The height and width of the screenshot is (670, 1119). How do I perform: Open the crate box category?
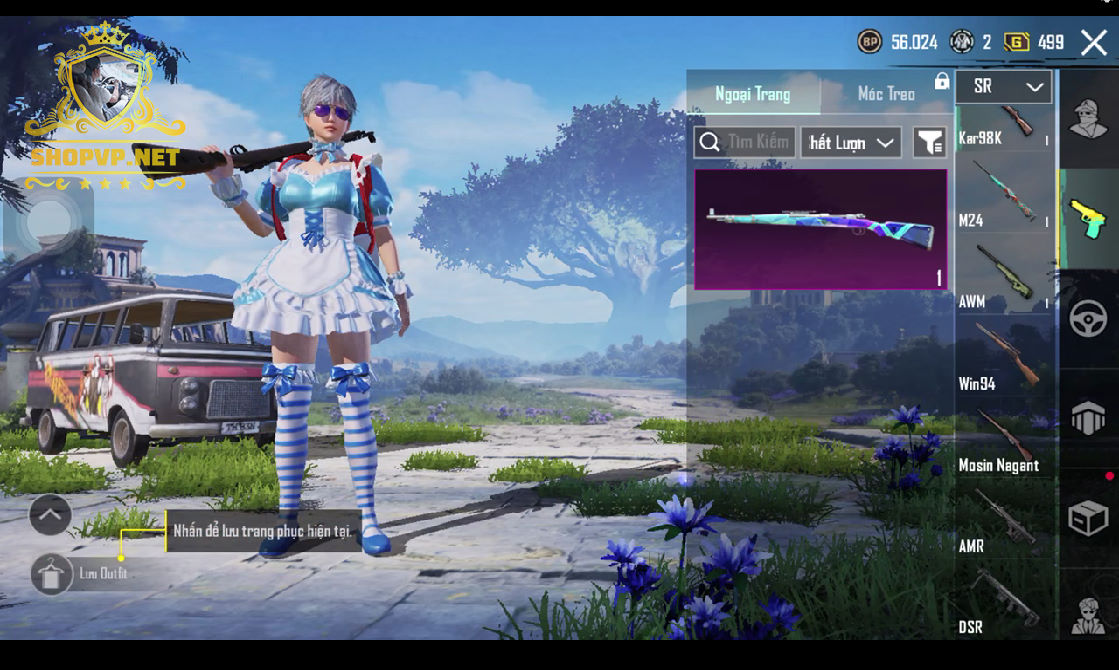(x=1088, y=519)
